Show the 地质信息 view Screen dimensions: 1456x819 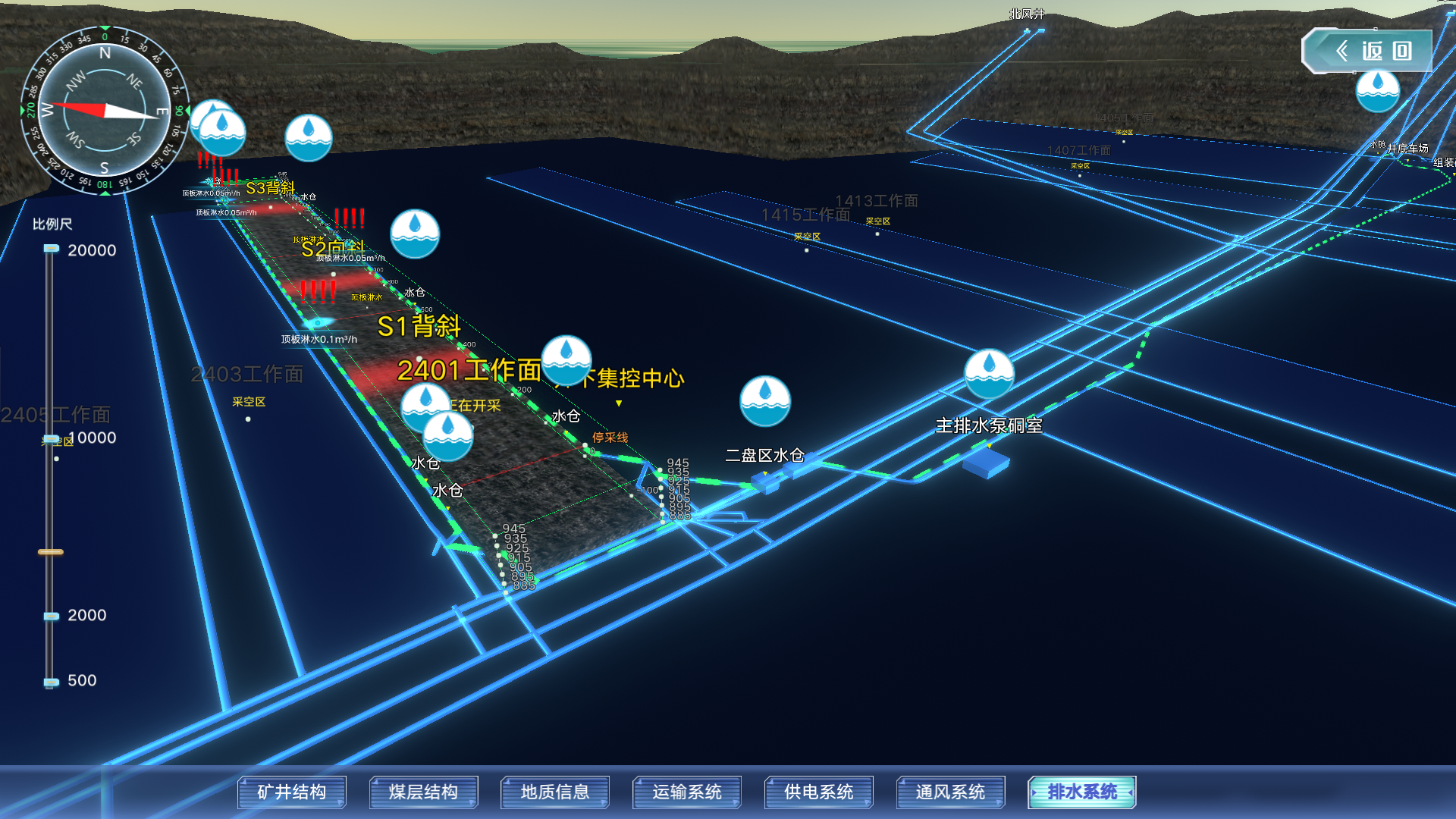(x=555, y=792)
